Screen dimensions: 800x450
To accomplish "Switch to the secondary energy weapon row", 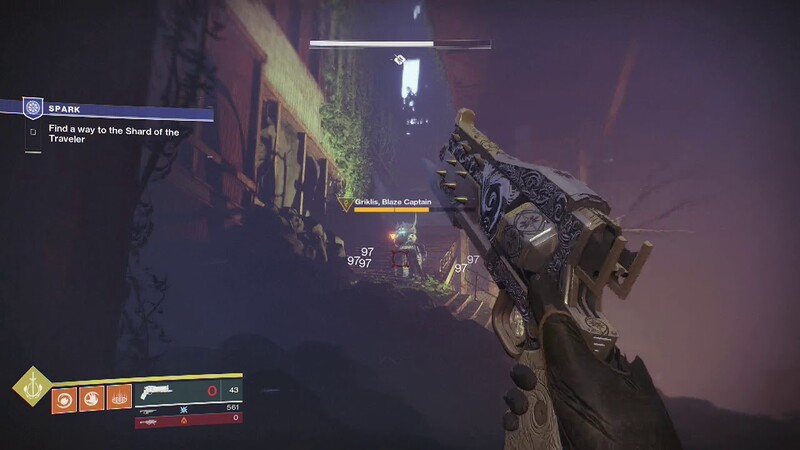I will point(190,409).
